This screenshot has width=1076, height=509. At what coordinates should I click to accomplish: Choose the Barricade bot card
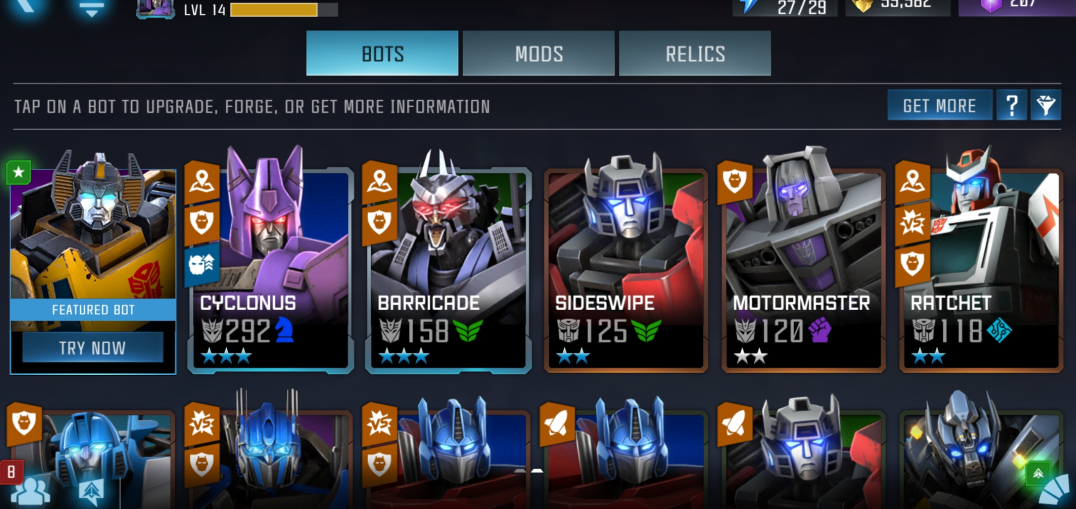tap(448, 270)
